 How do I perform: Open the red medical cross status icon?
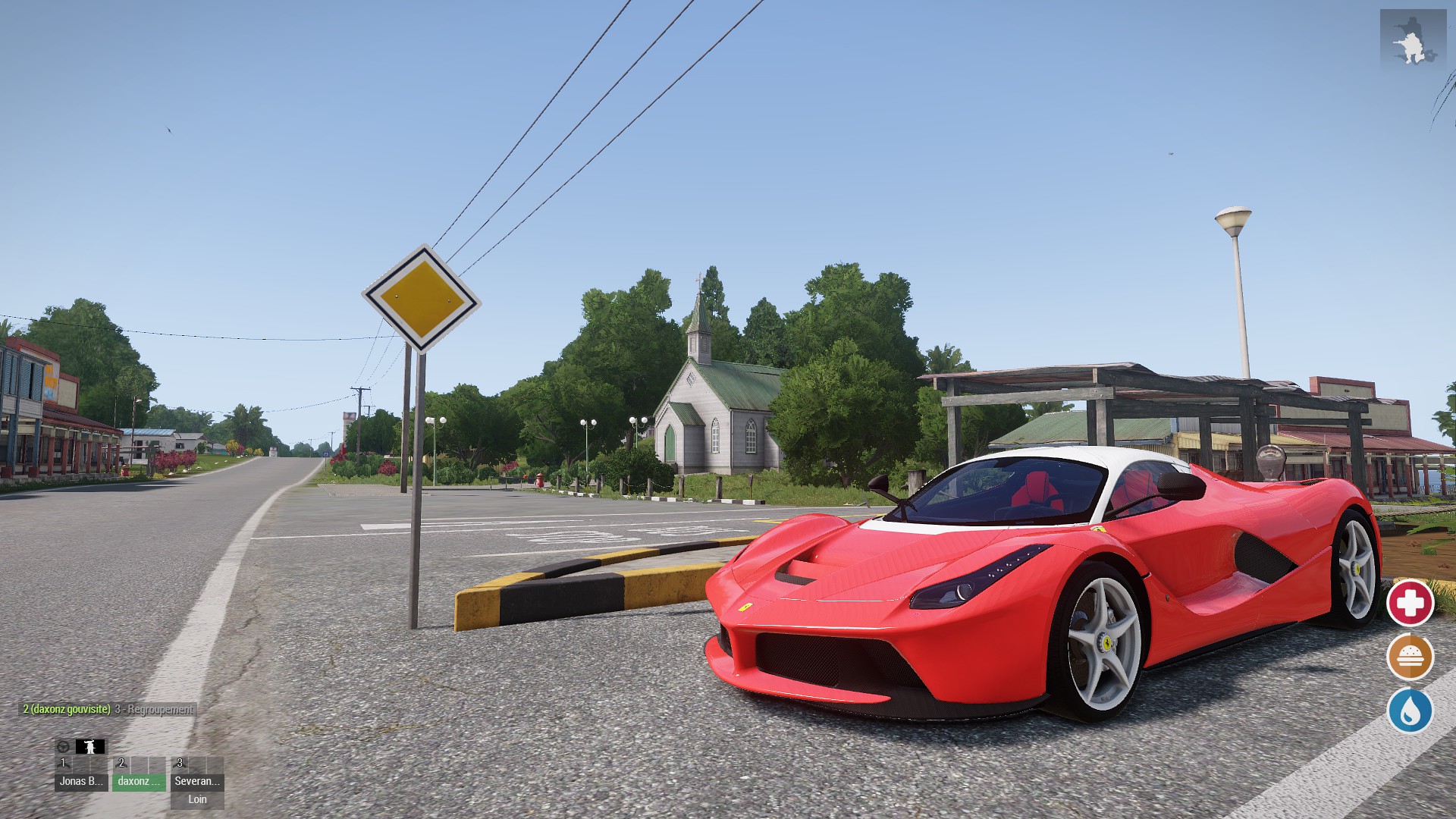pyautogui.click(x=1412, y=604)
